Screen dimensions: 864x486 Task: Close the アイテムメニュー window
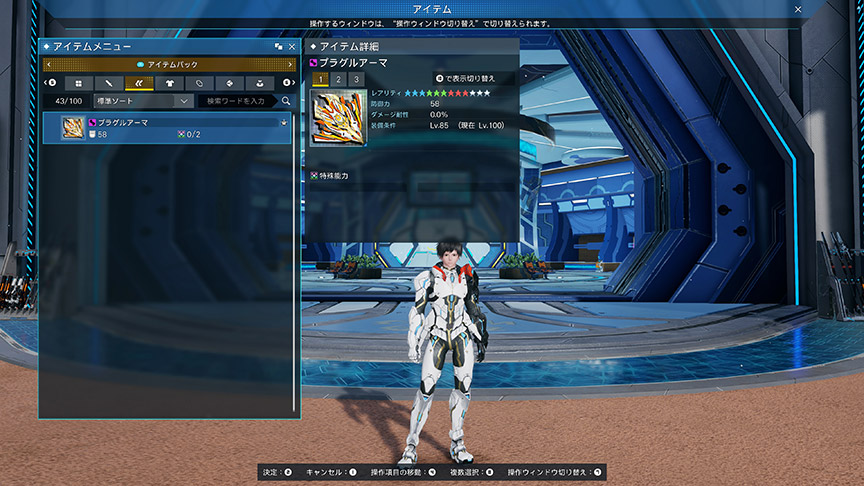coord(291,47)
